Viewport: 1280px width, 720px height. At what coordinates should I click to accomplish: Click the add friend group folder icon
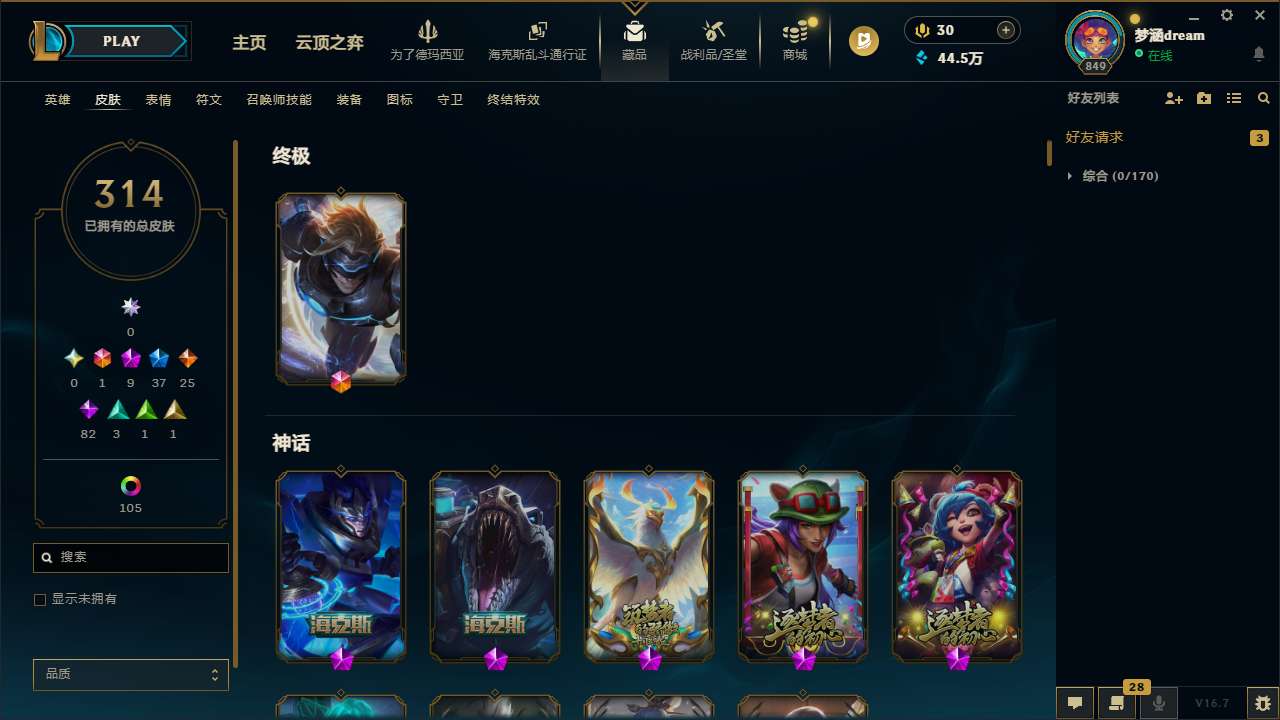(x=1203, y=98)
